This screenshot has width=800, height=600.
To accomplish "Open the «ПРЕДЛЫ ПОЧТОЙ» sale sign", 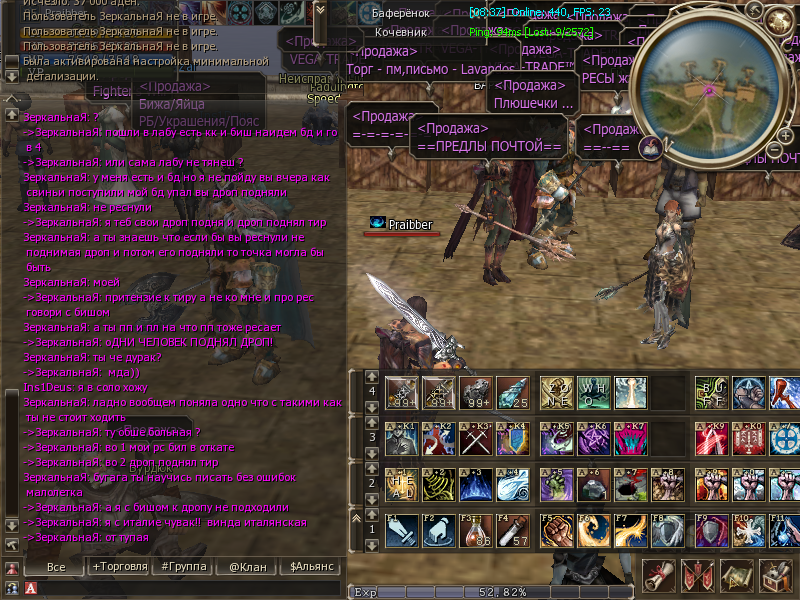I will pos(488,138).
